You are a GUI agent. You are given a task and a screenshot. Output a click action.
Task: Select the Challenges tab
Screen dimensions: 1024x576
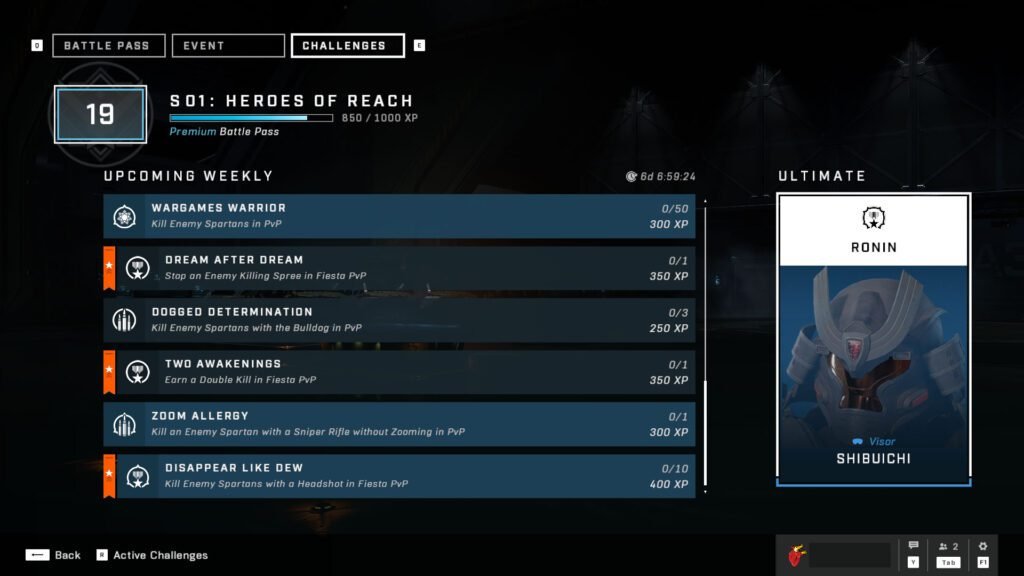click(347, 46)
